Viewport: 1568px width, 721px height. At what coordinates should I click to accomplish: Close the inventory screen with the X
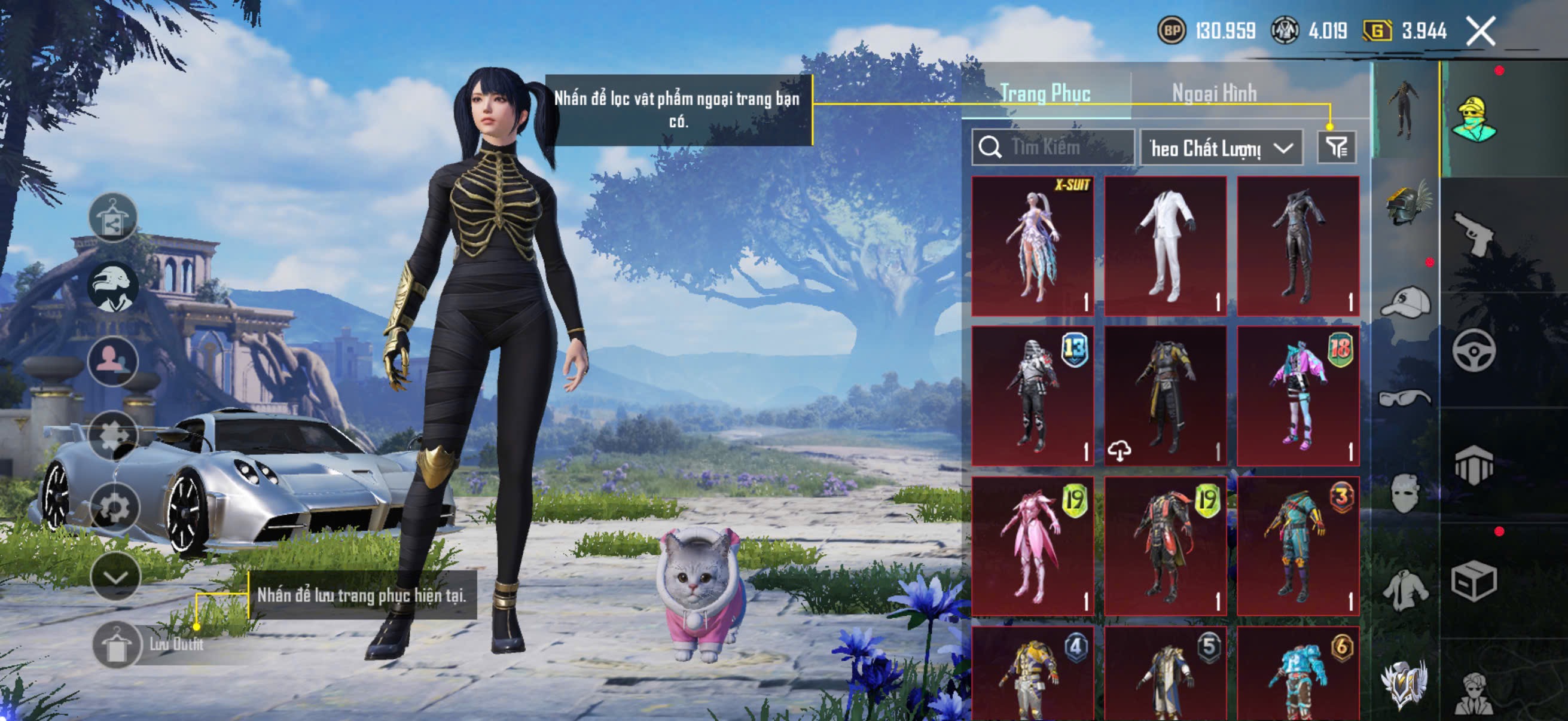(x=1480, y=31)
